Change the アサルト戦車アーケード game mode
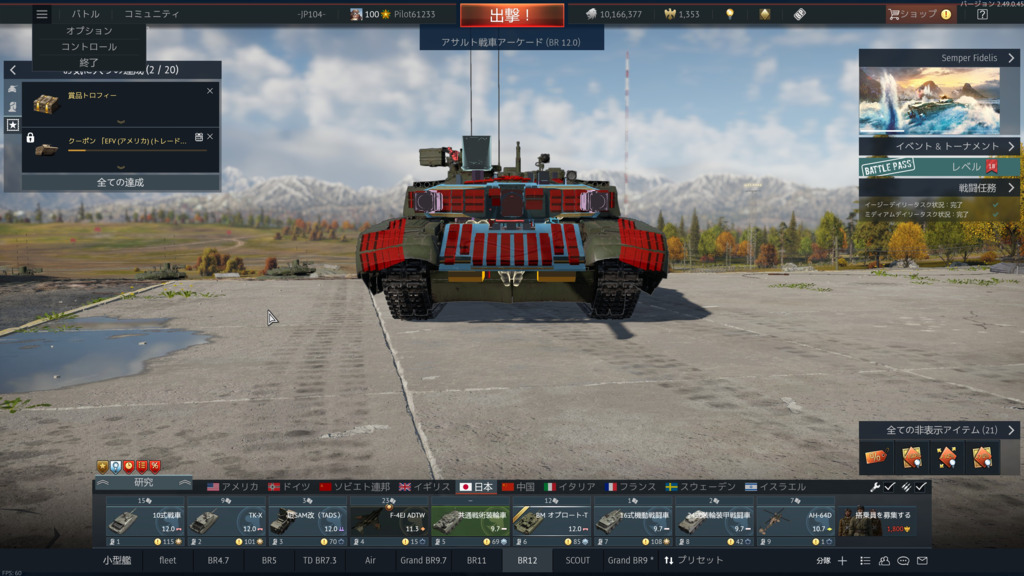The image size is (1024, 576). pyautogui.click(x=512, y=42)
